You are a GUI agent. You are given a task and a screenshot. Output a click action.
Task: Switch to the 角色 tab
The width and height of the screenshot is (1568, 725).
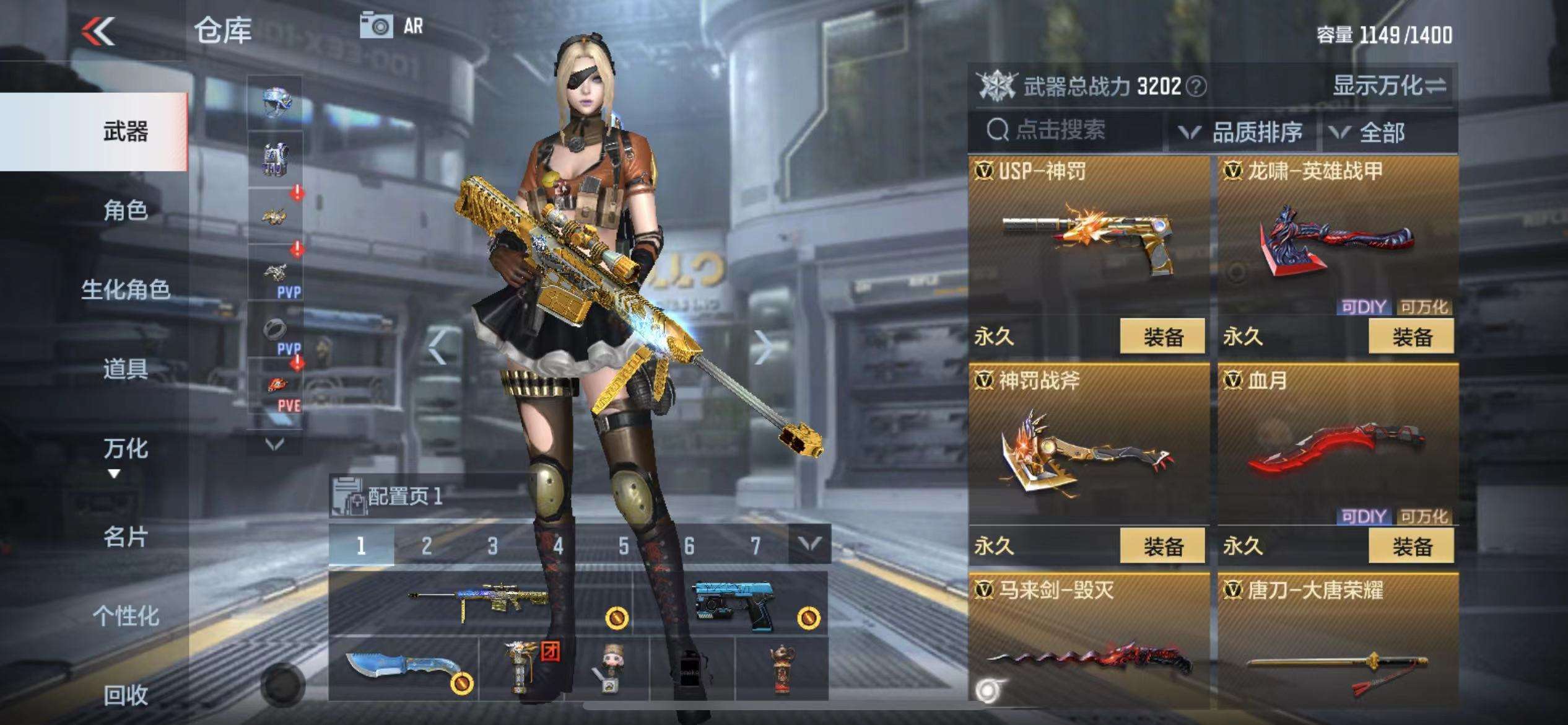(125, 211)
